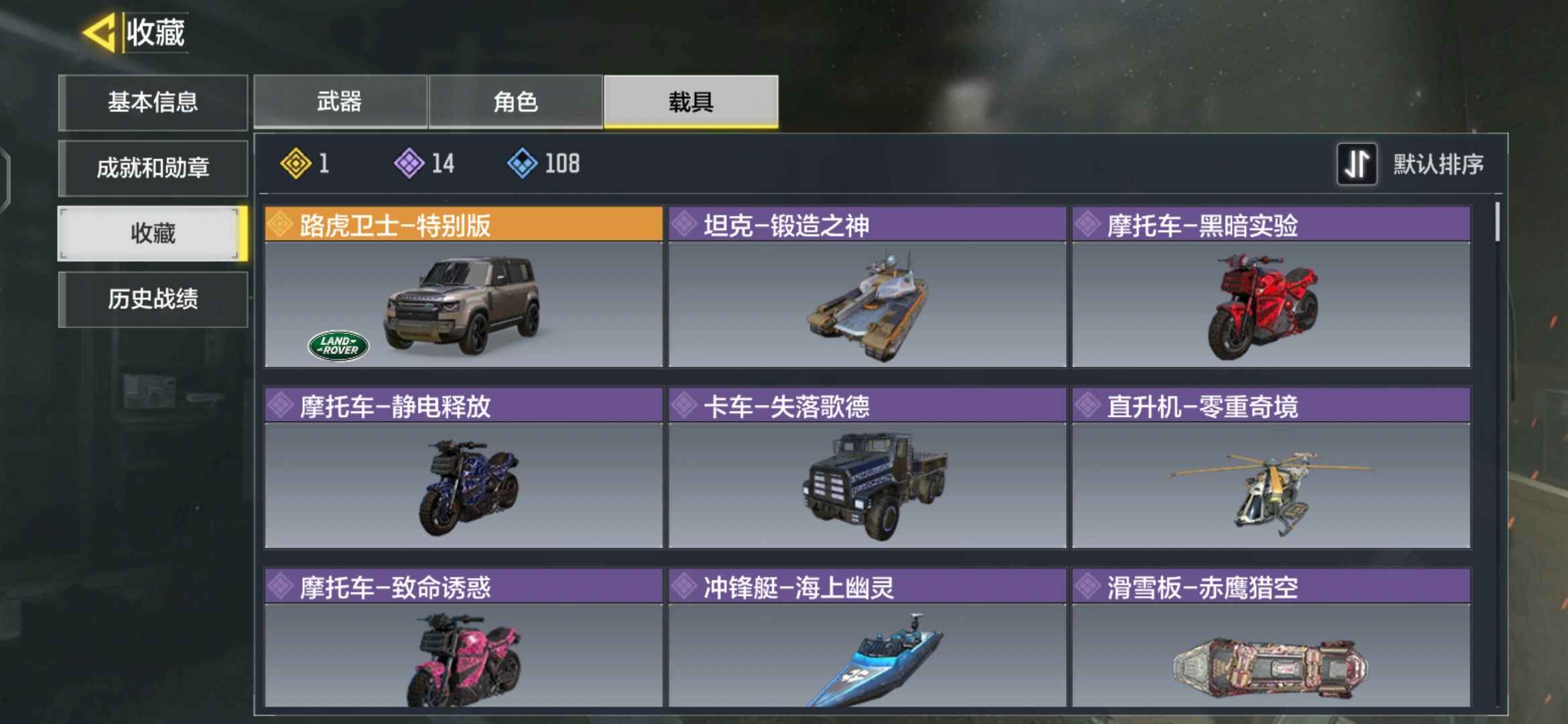
Task: Toggle the 载具 tab selection
Action: (x=692, y=101)
